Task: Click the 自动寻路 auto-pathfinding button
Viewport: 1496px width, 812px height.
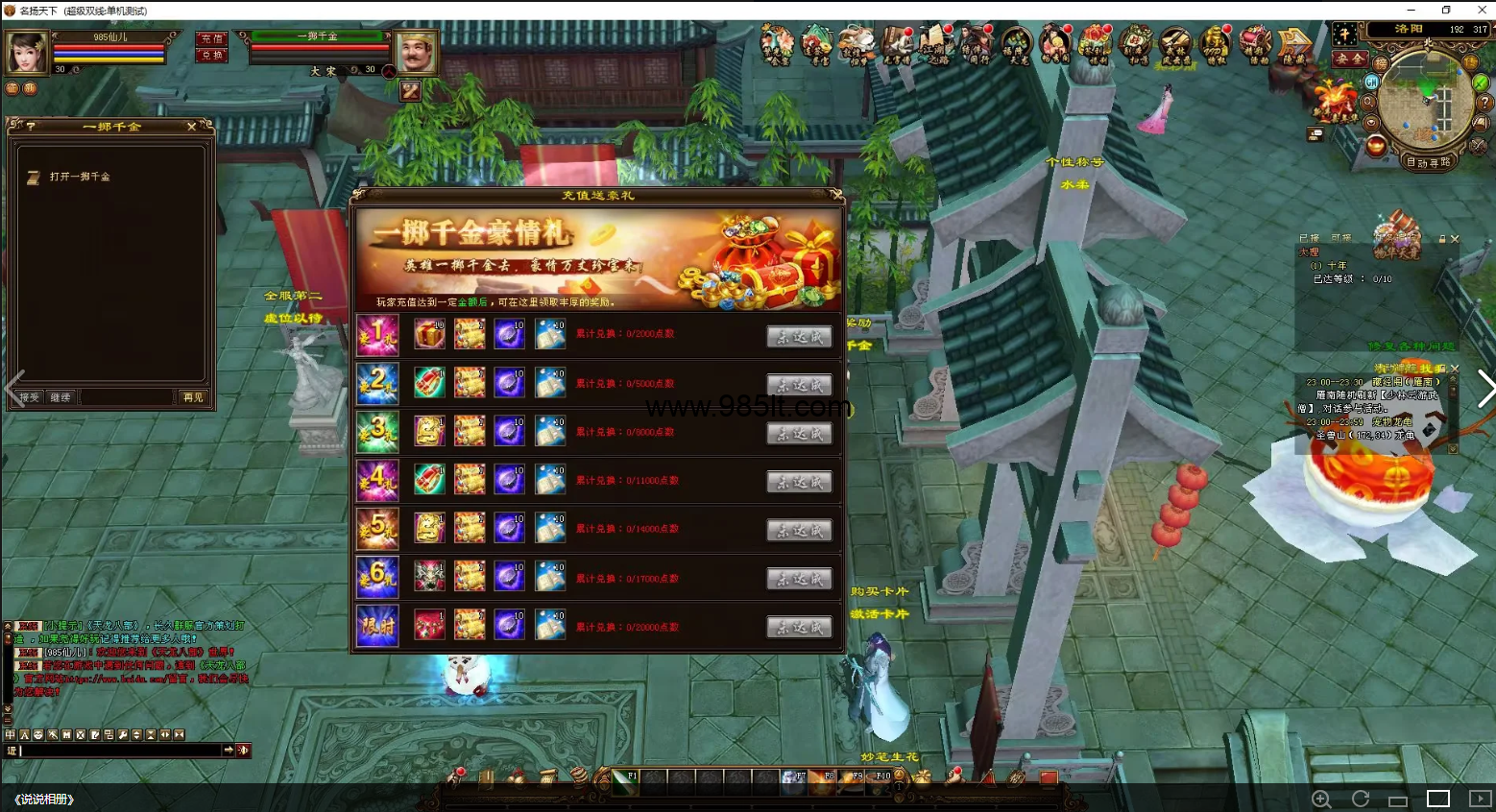Action: tap(1429, 163)
